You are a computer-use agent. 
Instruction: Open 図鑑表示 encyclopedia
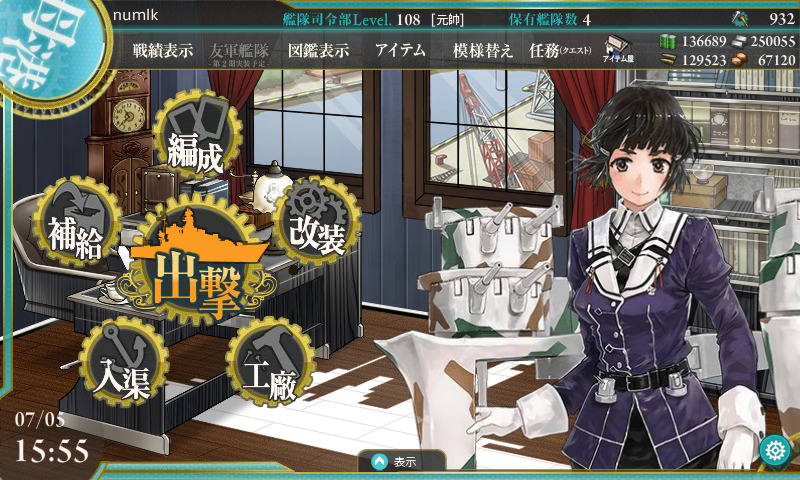318,51
